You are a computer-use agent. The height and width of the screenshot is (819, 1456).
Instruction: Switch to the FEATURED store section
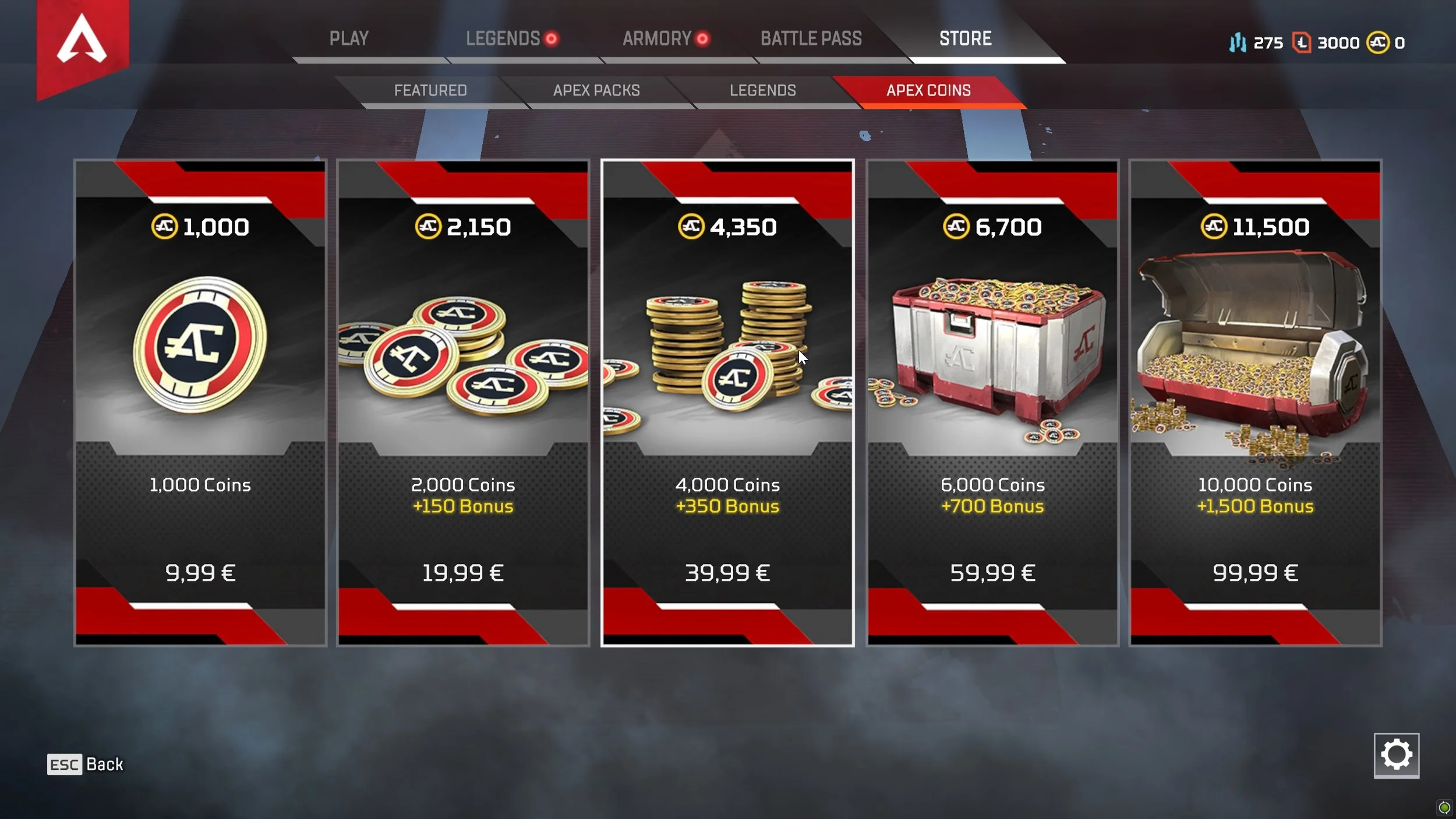(x=430, y=91)
